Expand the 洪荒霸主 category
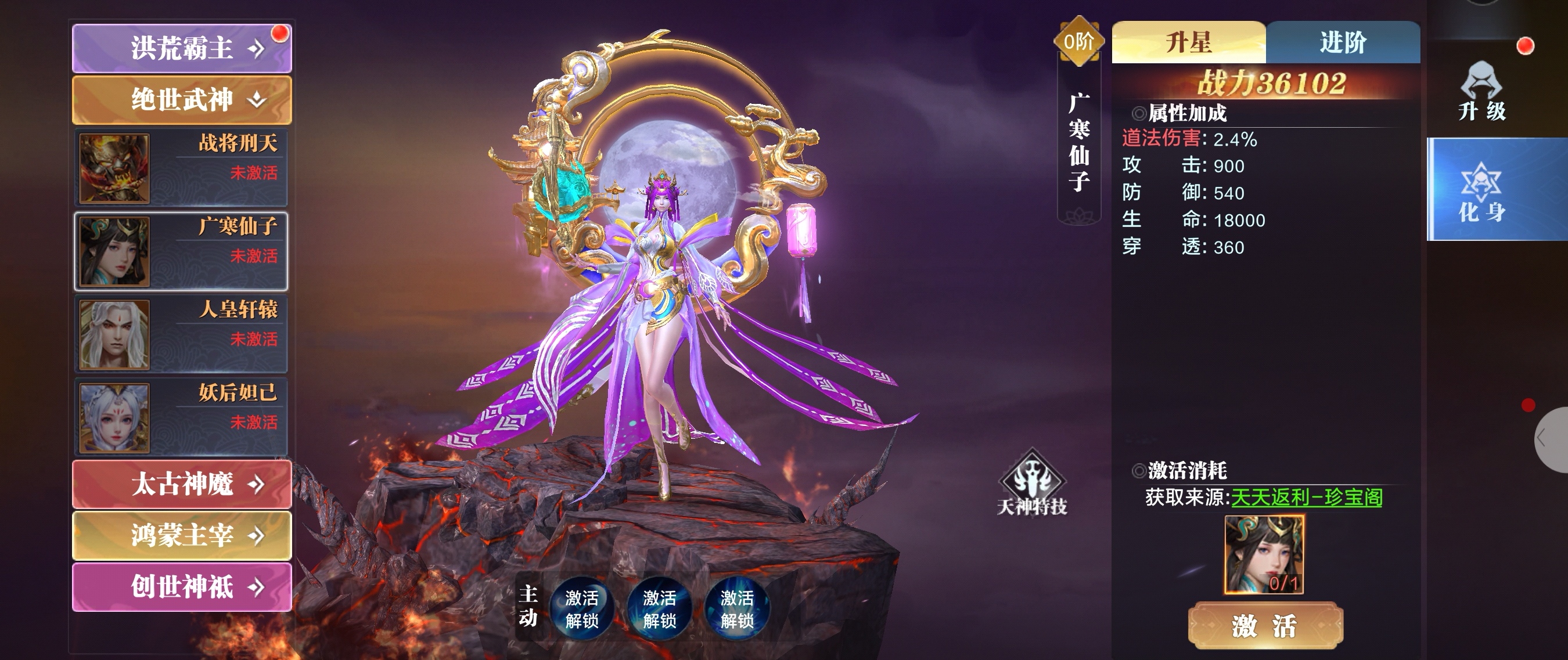Viewport: 1568px width, 660px height. pos(181,49)
